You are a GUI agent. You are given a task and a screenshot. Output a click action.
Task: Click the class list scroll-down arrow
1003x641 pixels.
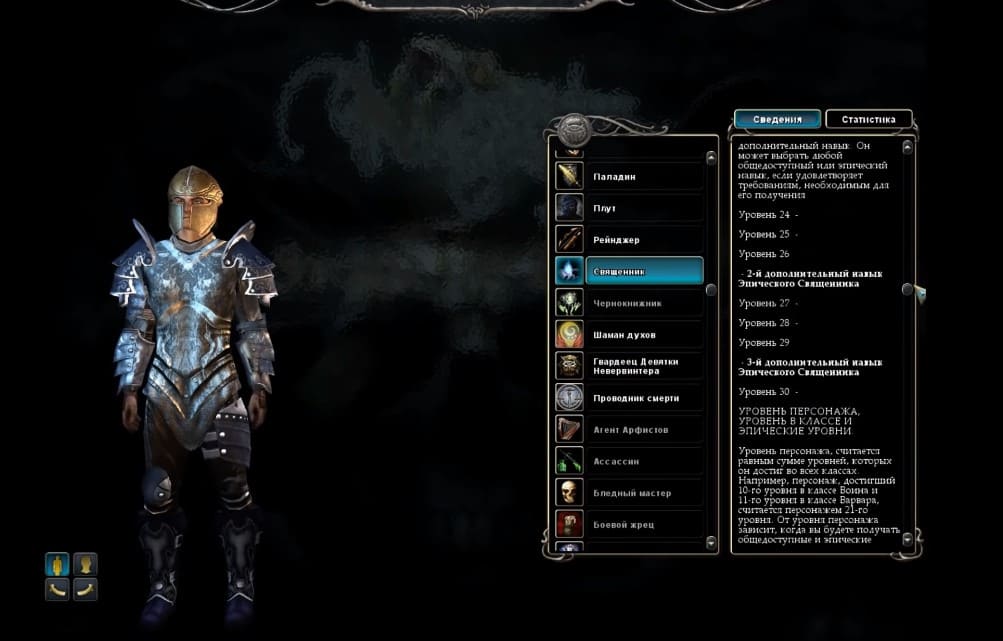(711, 543)
